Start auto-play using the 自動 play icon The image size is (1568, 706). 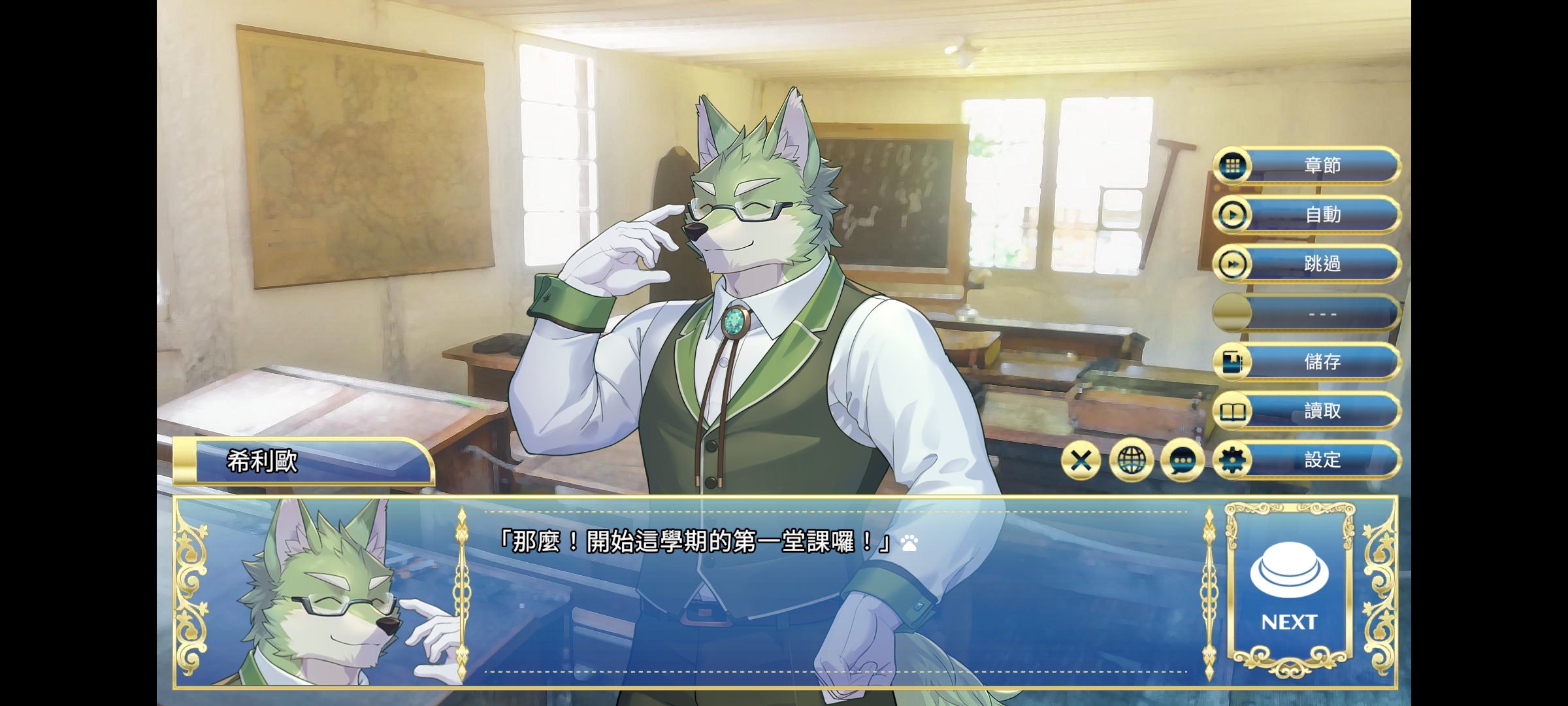coord(1233,214)
